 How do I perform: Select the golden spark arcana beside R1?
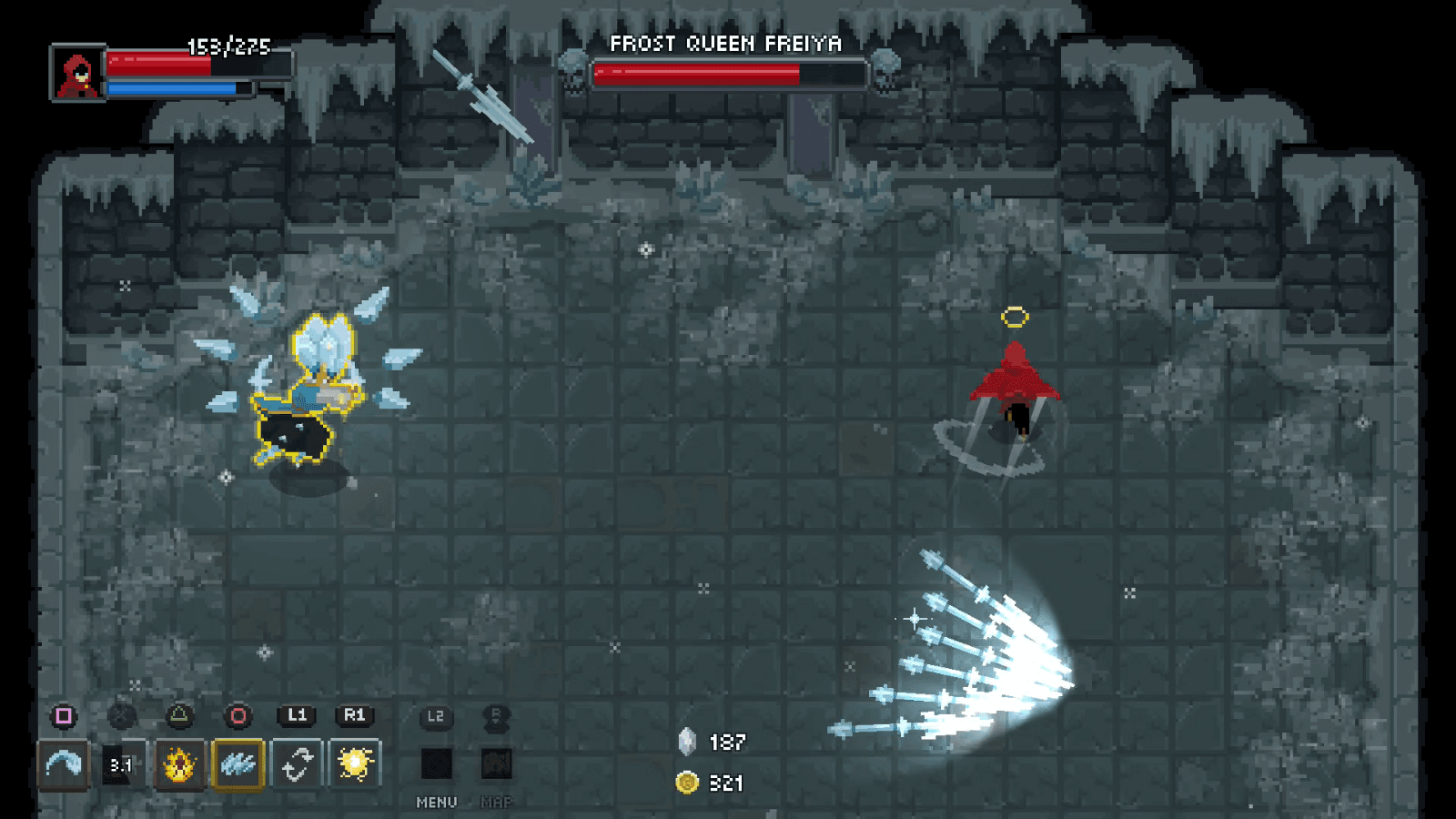[x=356, y=765]
